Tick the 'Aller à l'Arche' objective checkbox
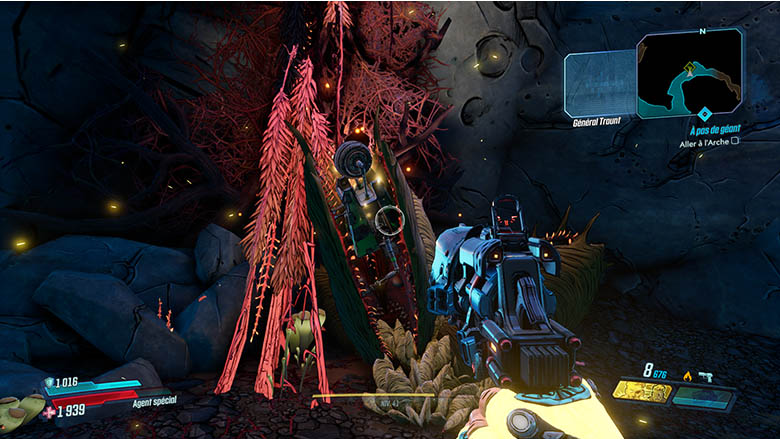 [735, 142]
